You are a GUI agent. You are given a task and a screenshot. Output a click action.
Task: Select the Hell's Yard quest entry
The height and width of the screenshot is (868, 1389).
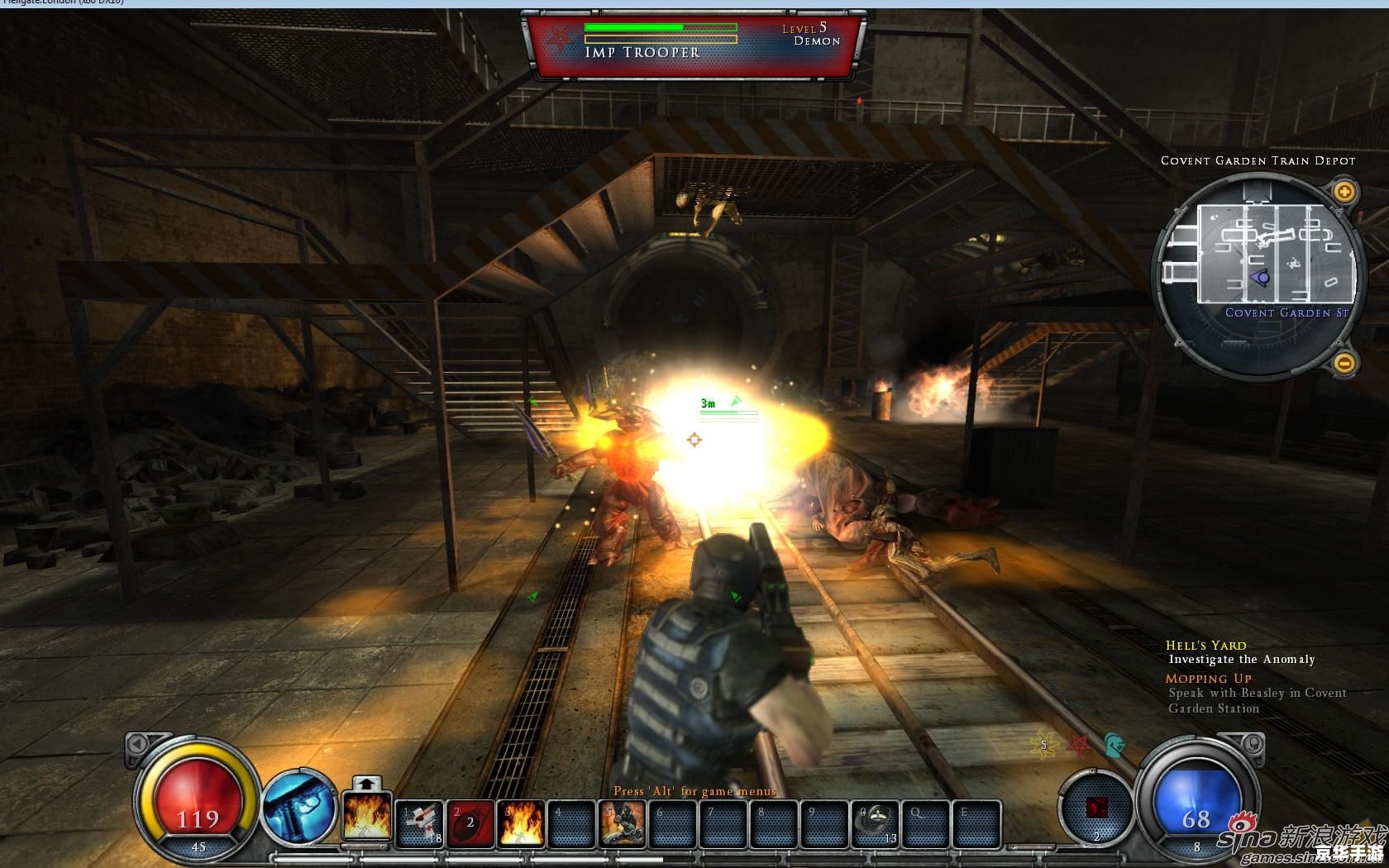coord(1205,645)
